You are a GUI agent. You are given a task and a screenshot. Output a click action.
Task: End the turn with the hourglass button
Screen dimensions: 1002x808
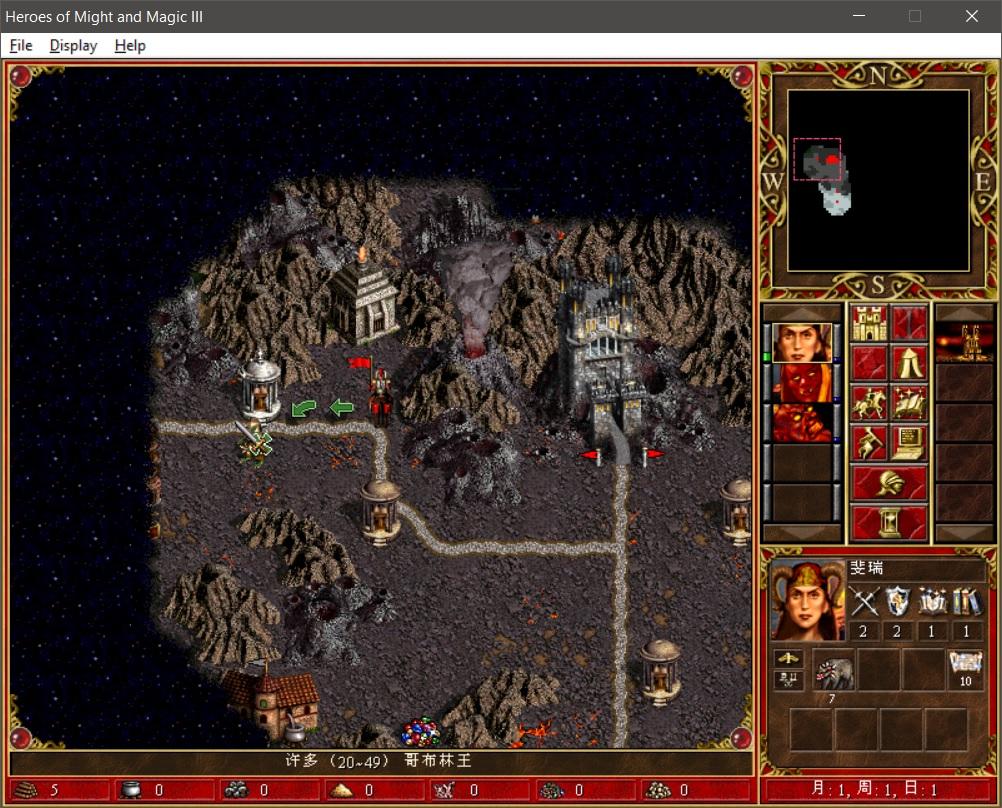[x=889, y=522]
